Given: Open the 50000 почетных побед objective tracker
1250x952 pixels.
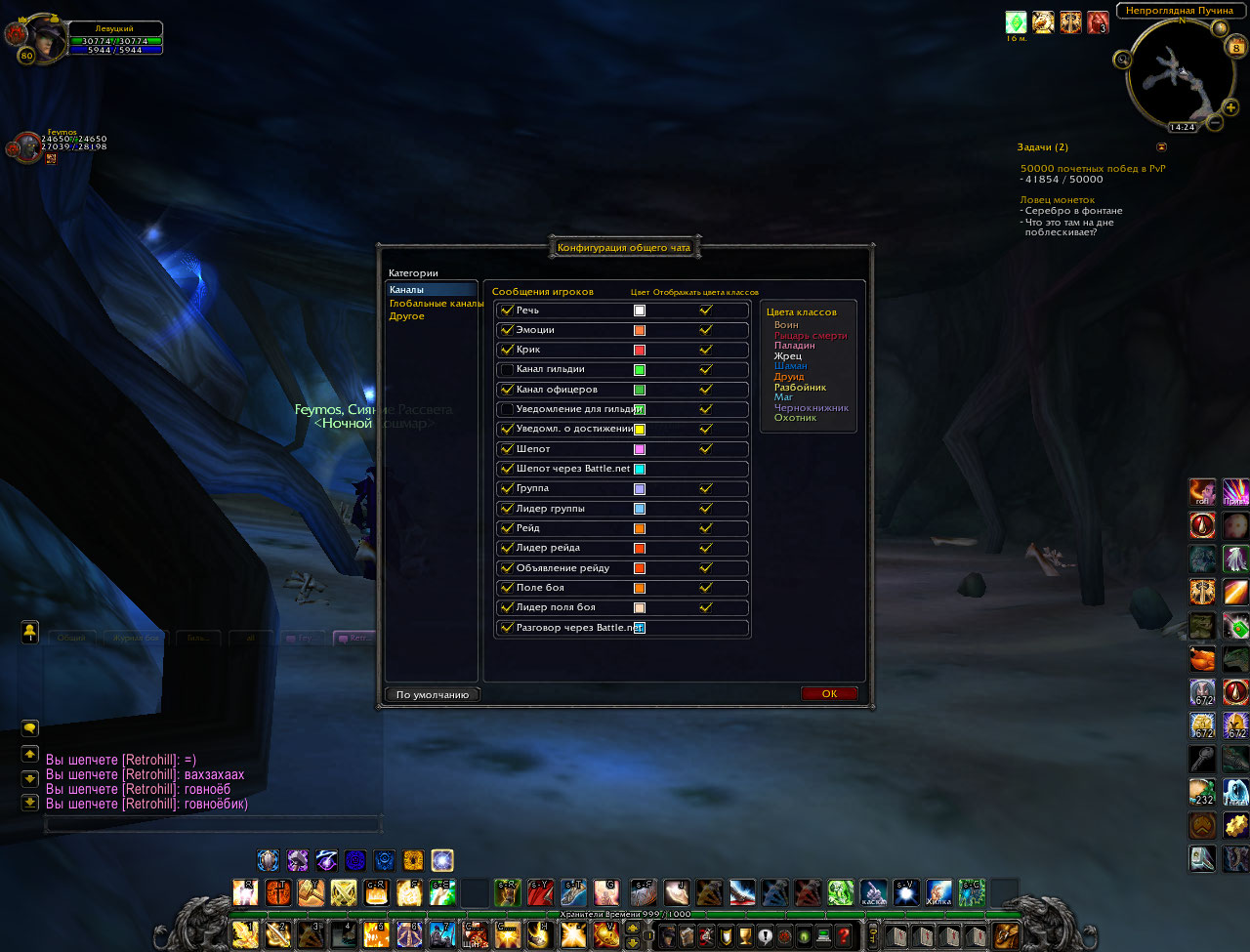Looking at the screenshot, I should (x=1093, y=169).
